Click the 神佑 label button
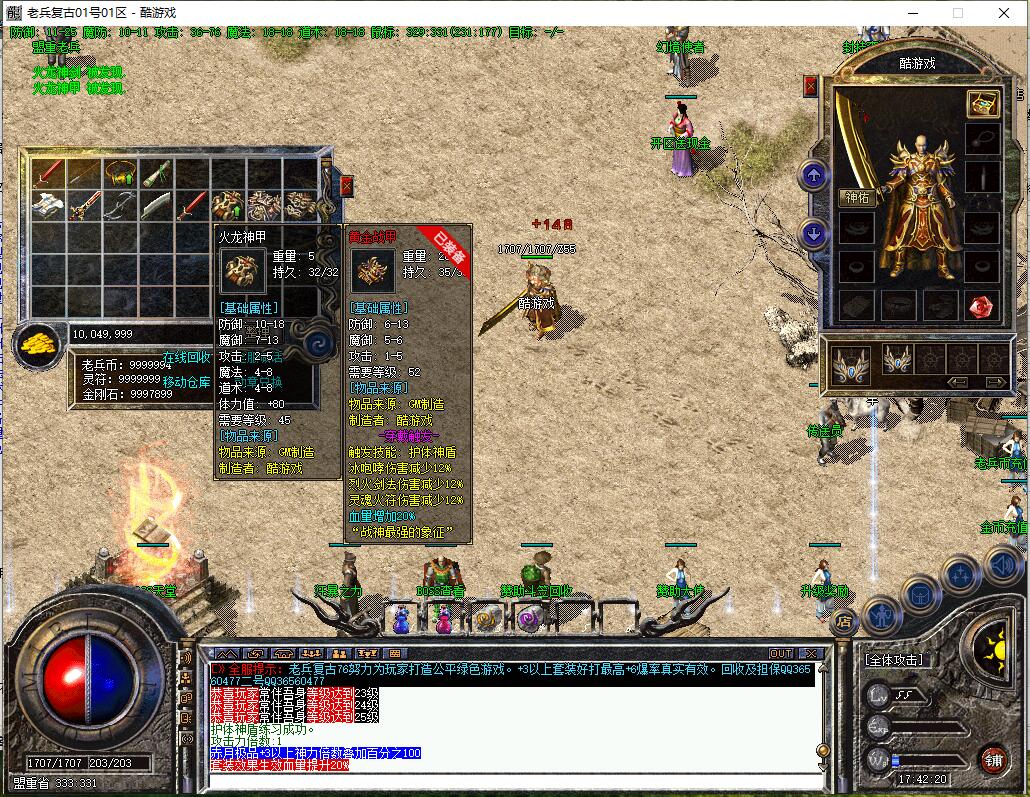This screenshot has width=1030, height=797. (858, 197)
